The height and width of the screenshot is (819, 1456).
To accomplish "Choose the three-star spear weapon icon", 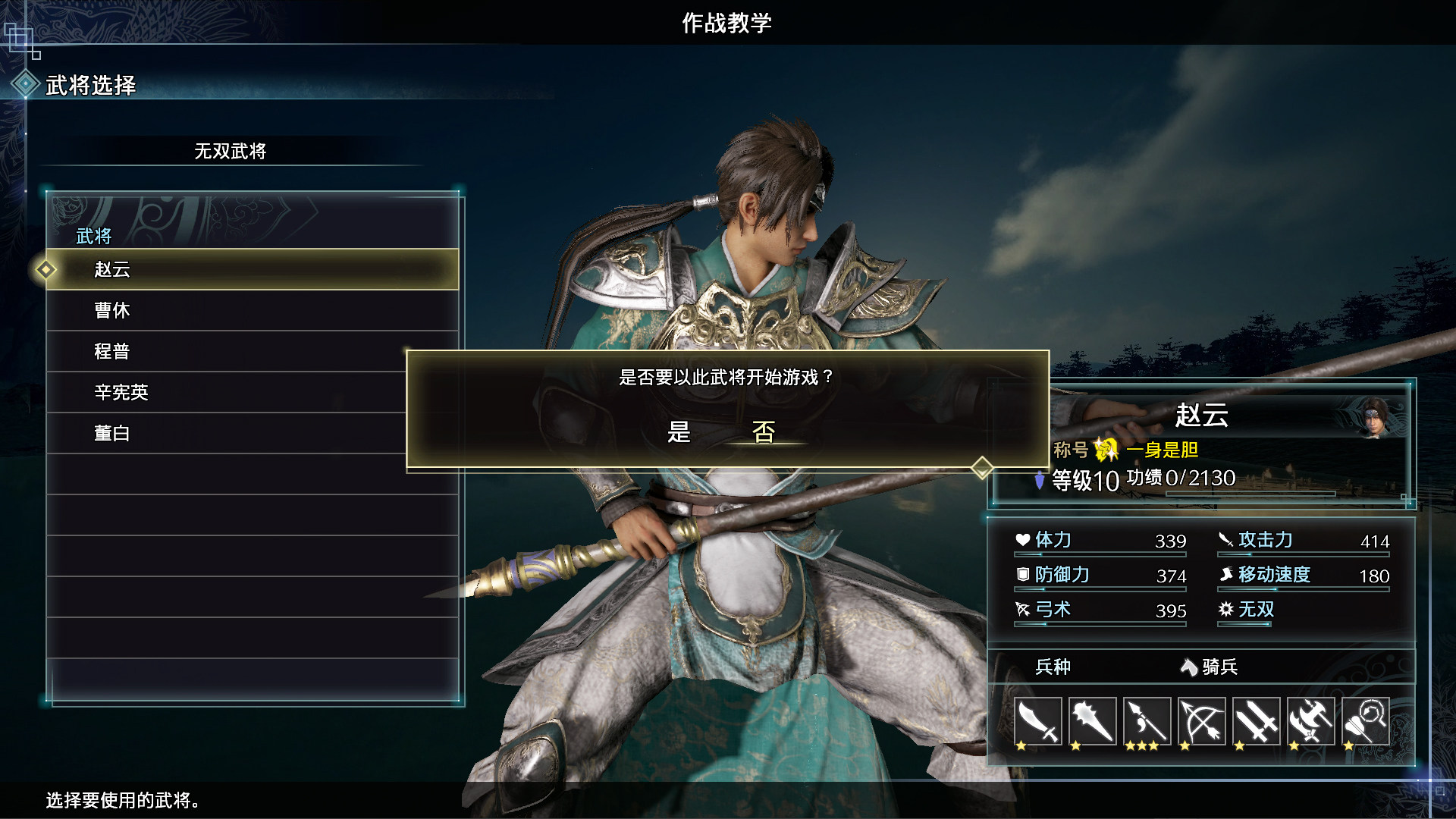I will point(1147,721).
